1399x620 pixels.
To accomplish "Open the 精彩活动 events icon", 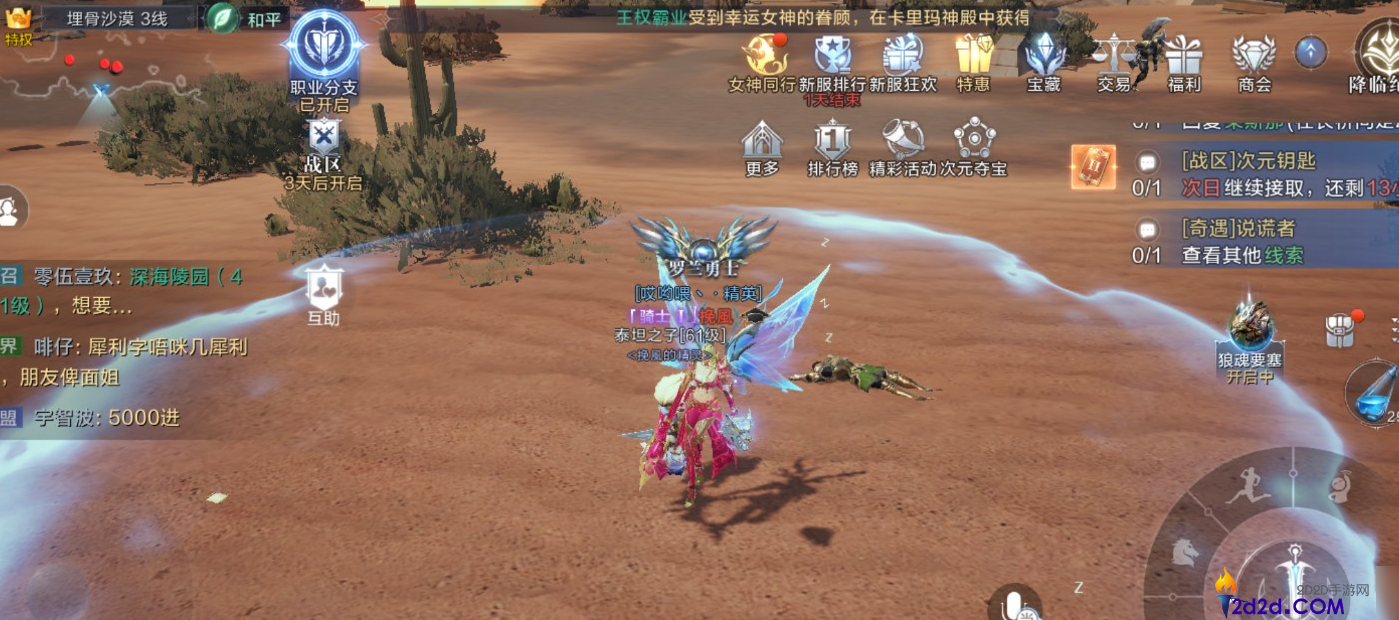I will coord(903,143).
